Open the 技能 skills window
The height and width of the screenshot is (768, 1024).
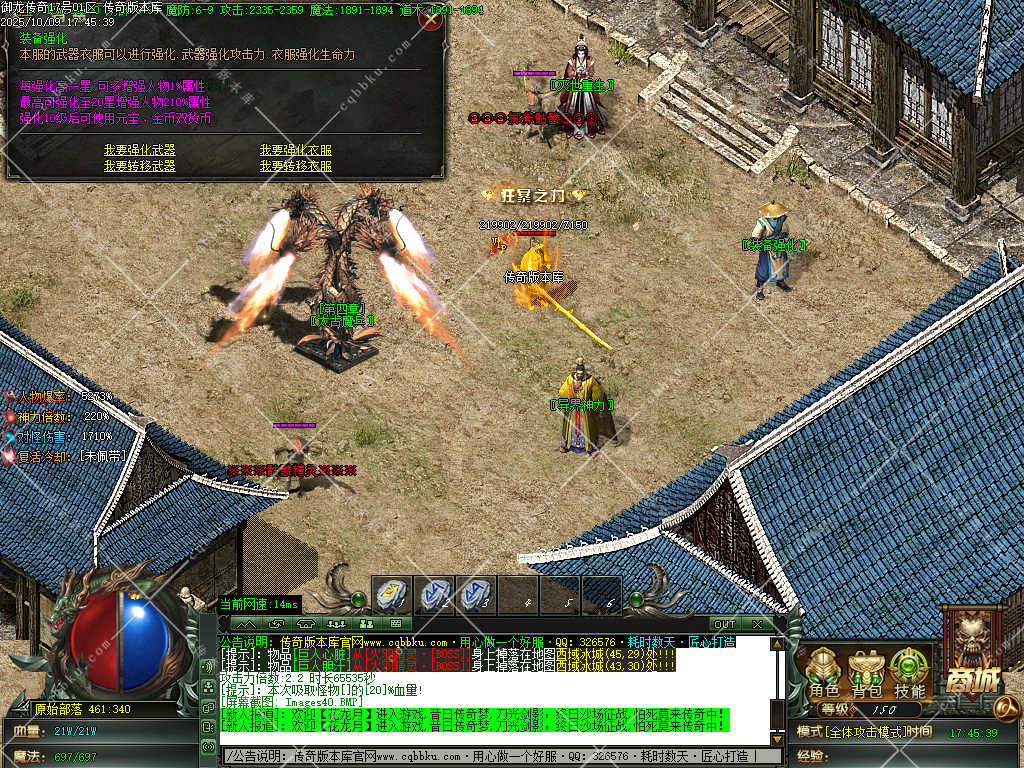pos(909,673)
